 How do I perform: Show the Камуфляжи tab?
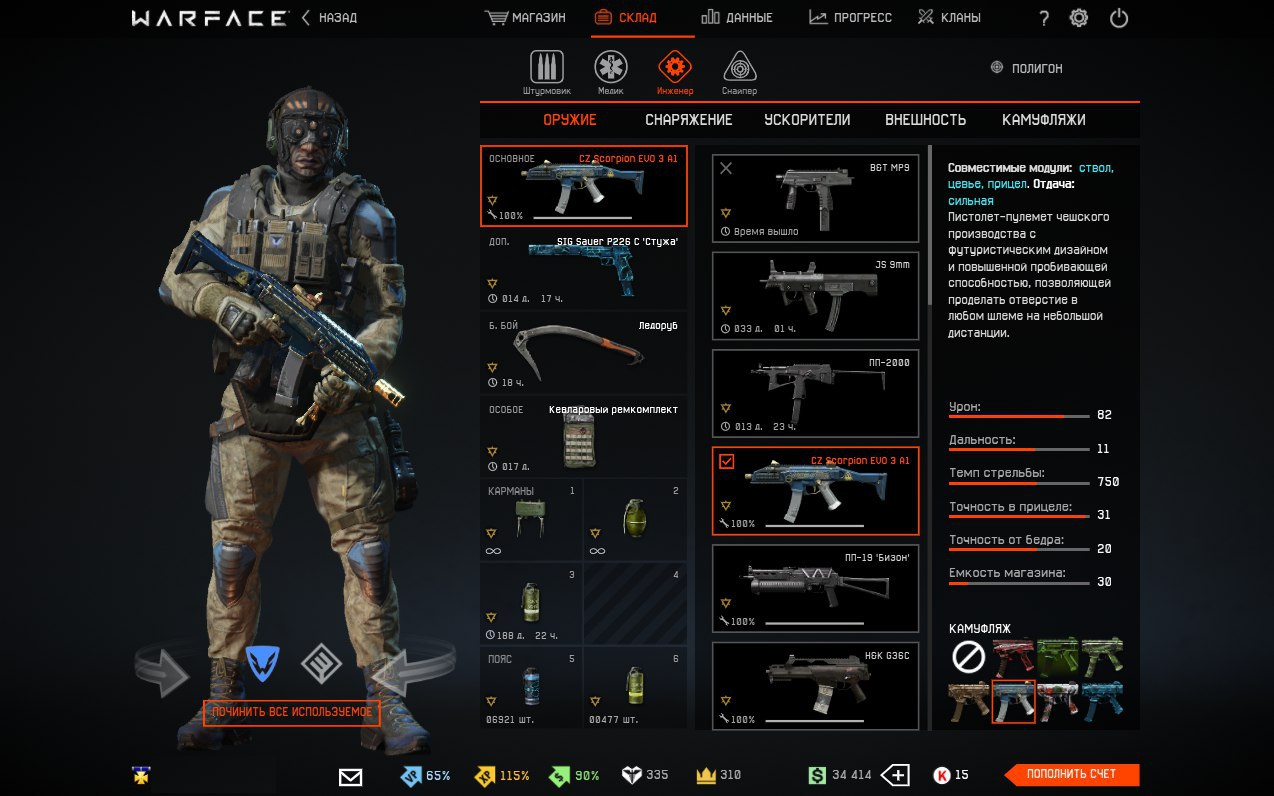tap(1043, 120)
